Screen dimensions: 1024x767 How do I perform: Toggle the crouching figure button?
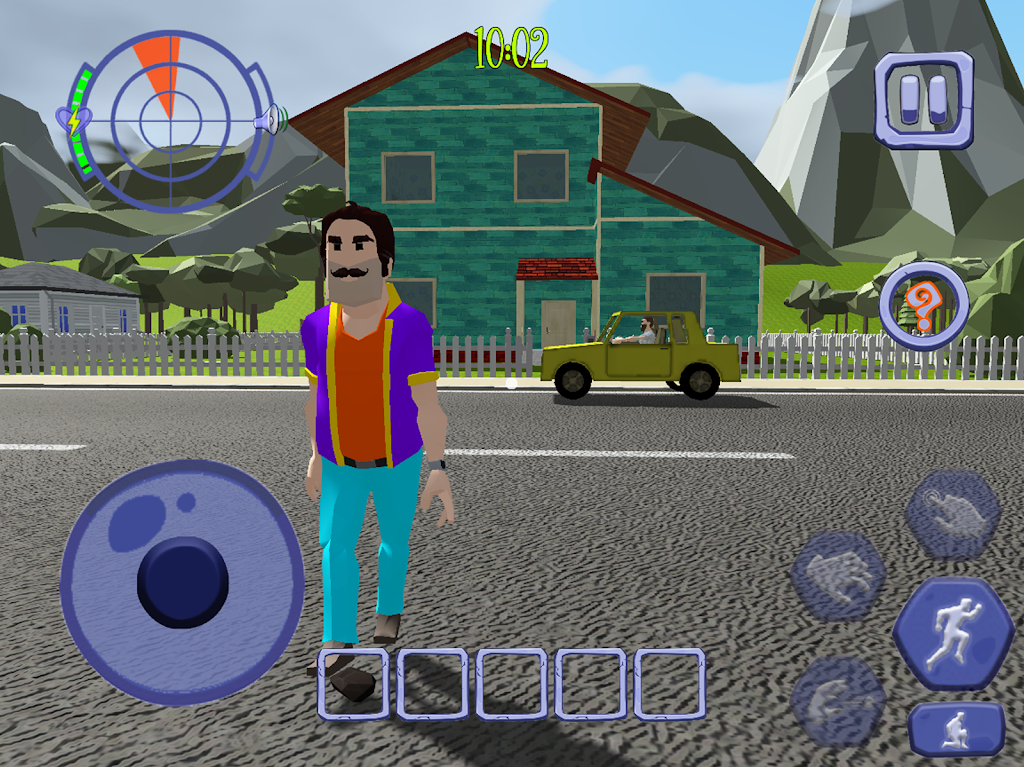(x=957, y=728)
